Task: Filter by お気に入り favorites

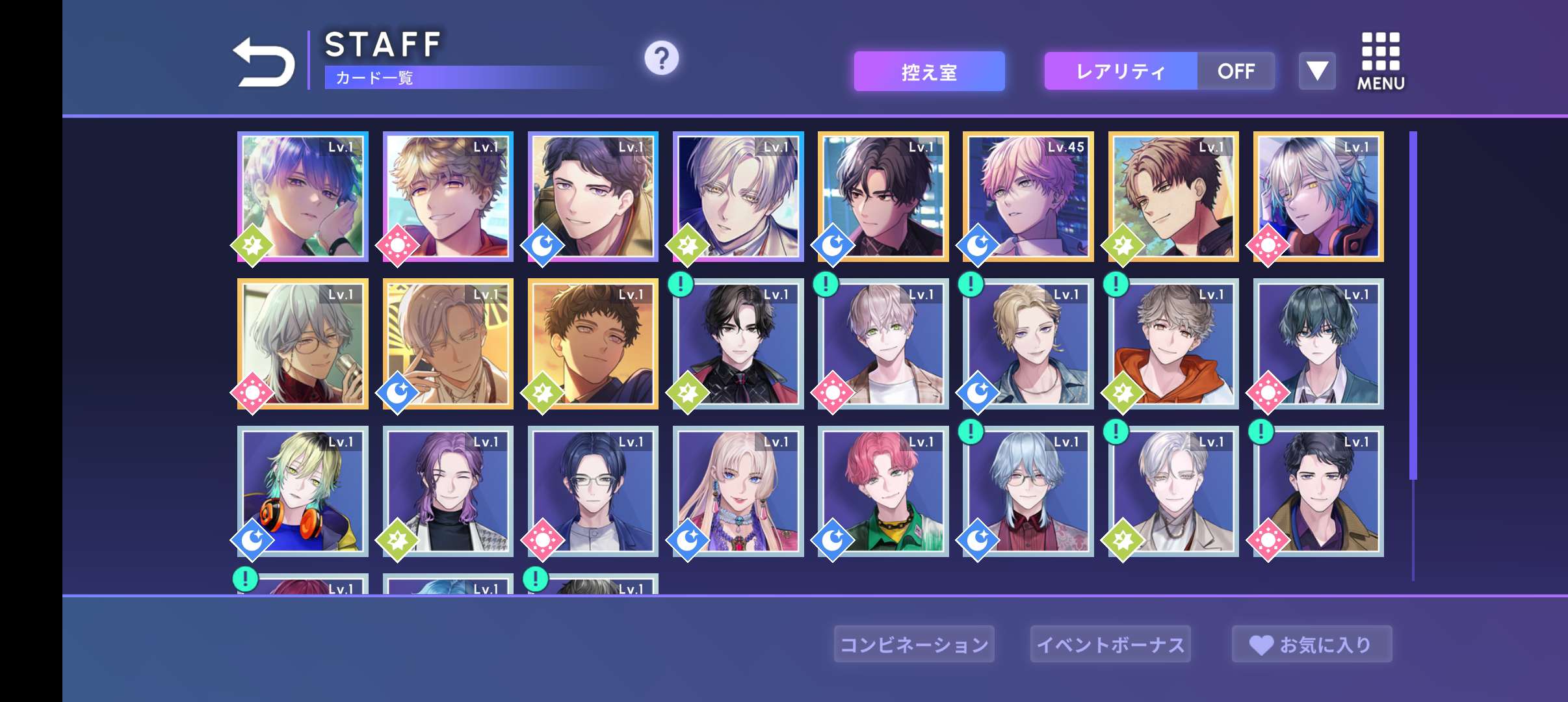Action: [1312, 644]
